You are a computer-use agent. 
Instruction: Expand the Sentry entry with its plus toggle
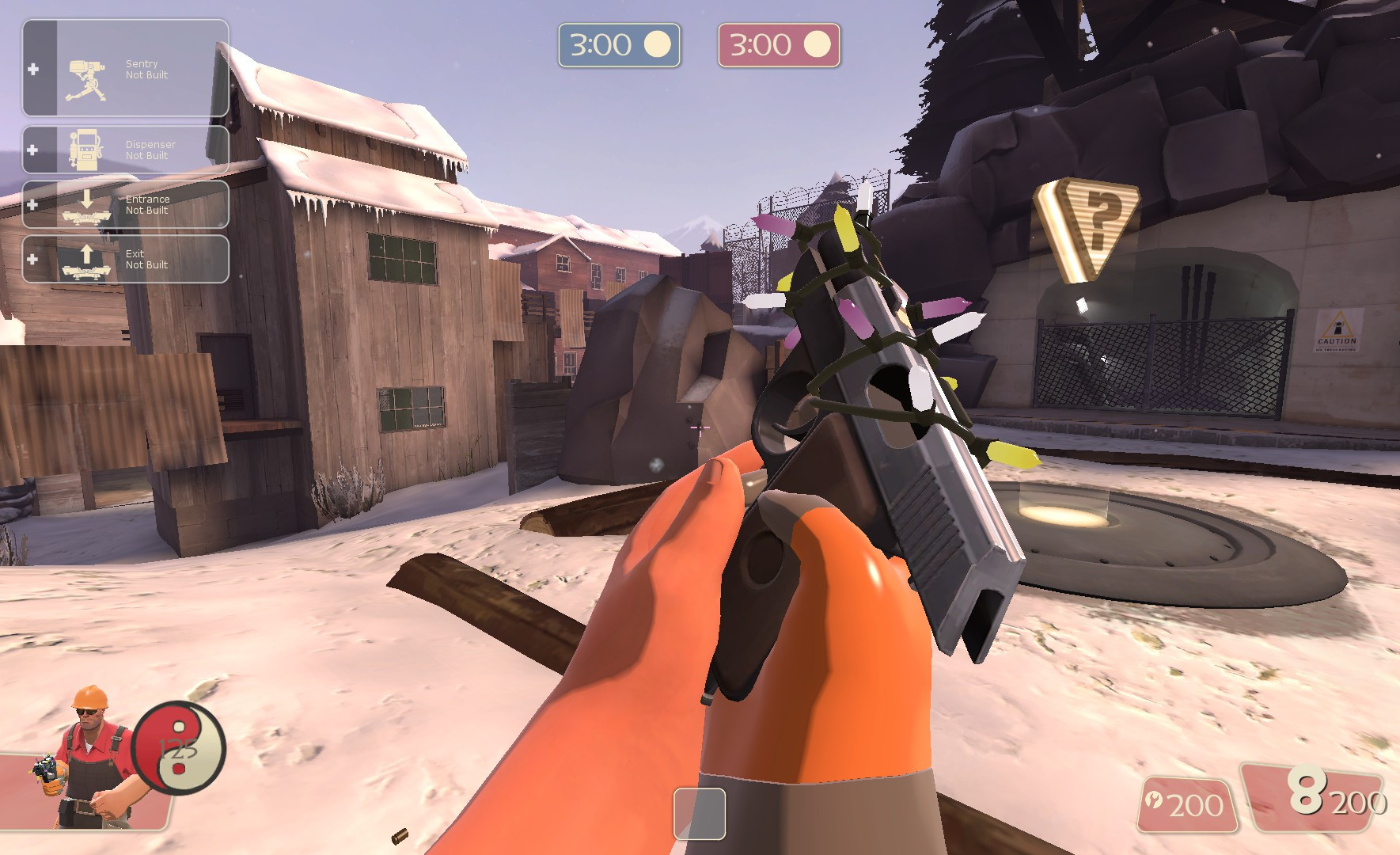coord(32,70)
